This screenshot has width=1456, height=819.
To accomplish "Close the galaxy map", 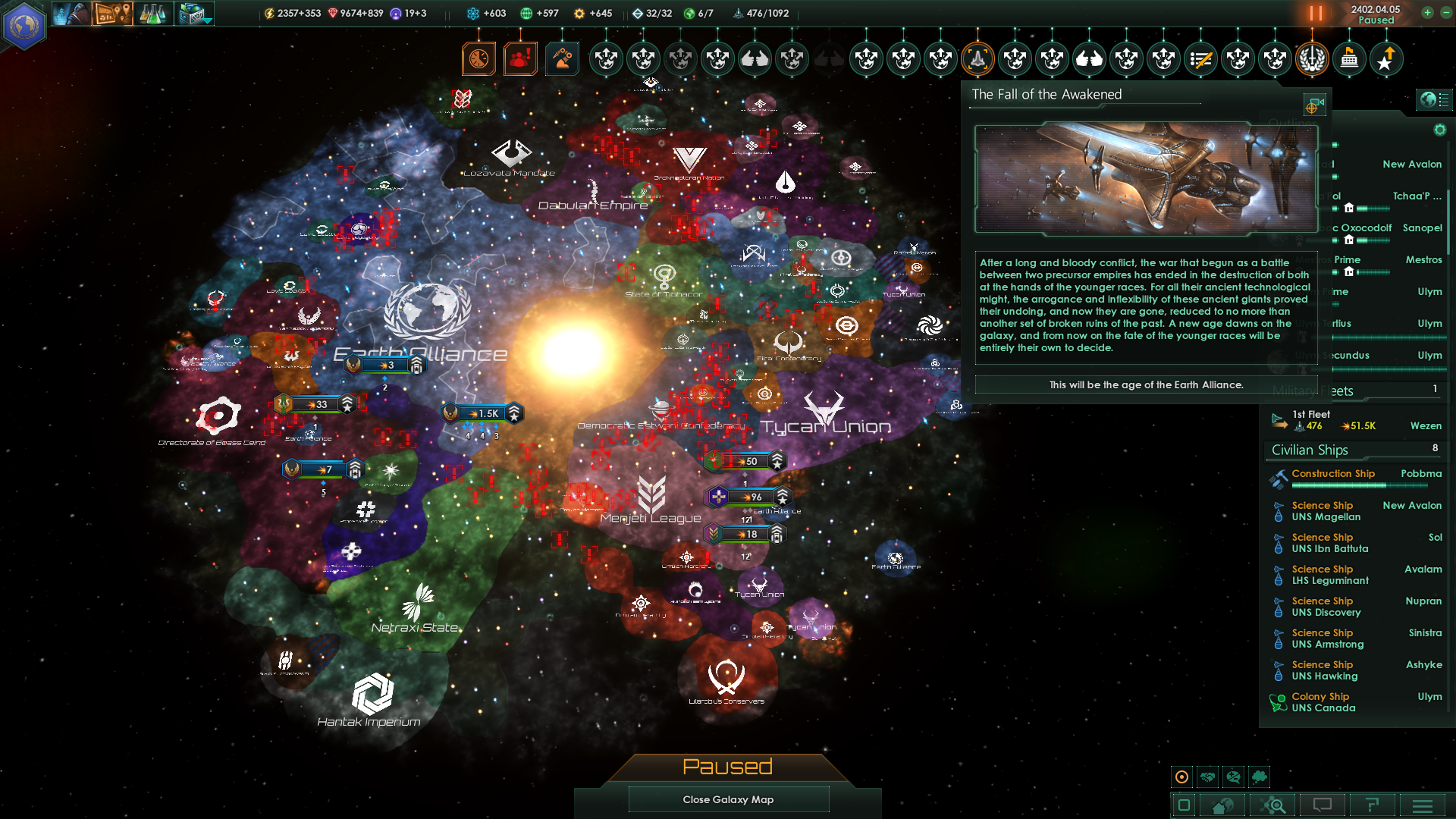I will 728,799.
